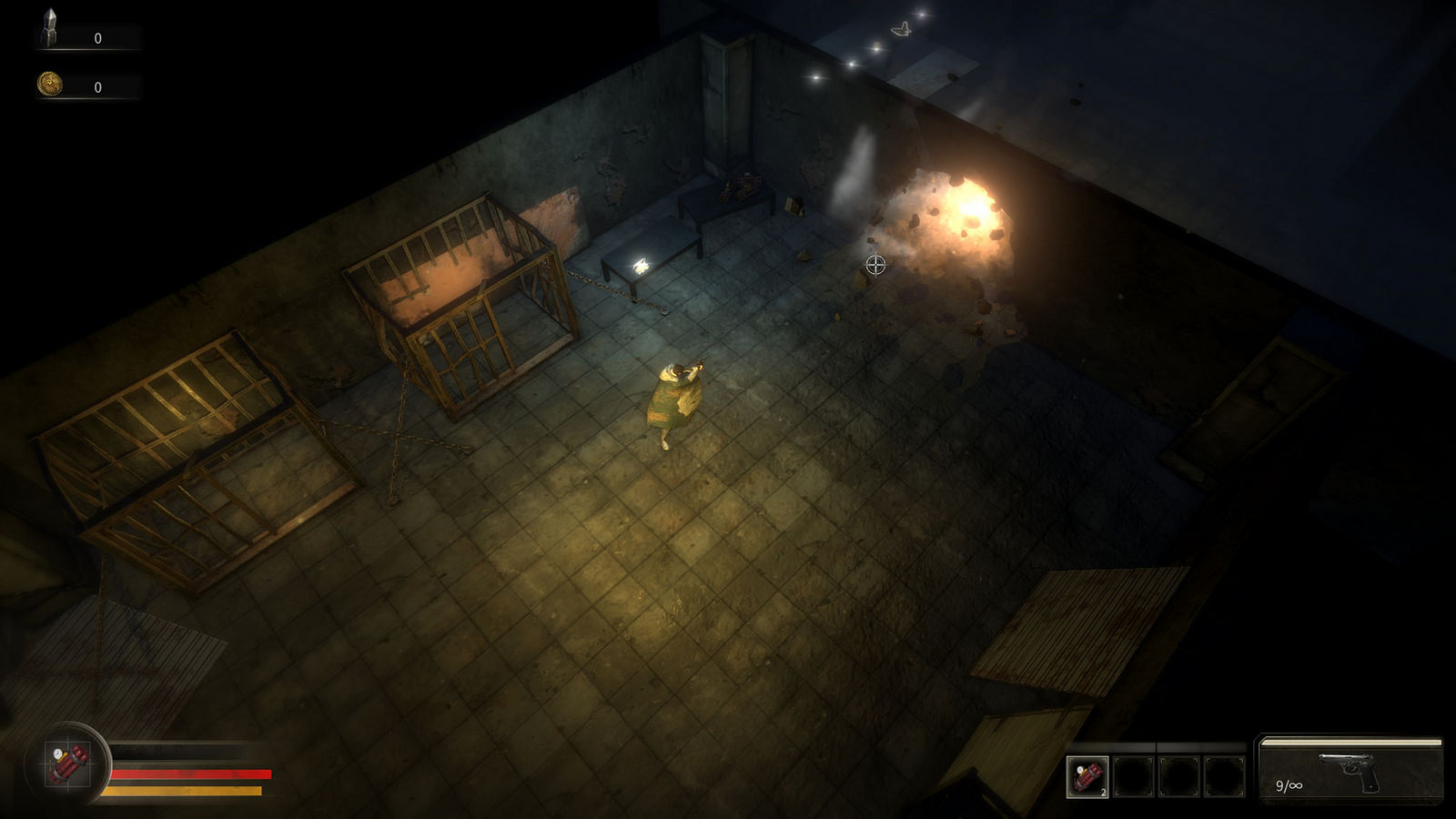
Task: Click the silver crystal shard icon
Action: click(49, 29)
